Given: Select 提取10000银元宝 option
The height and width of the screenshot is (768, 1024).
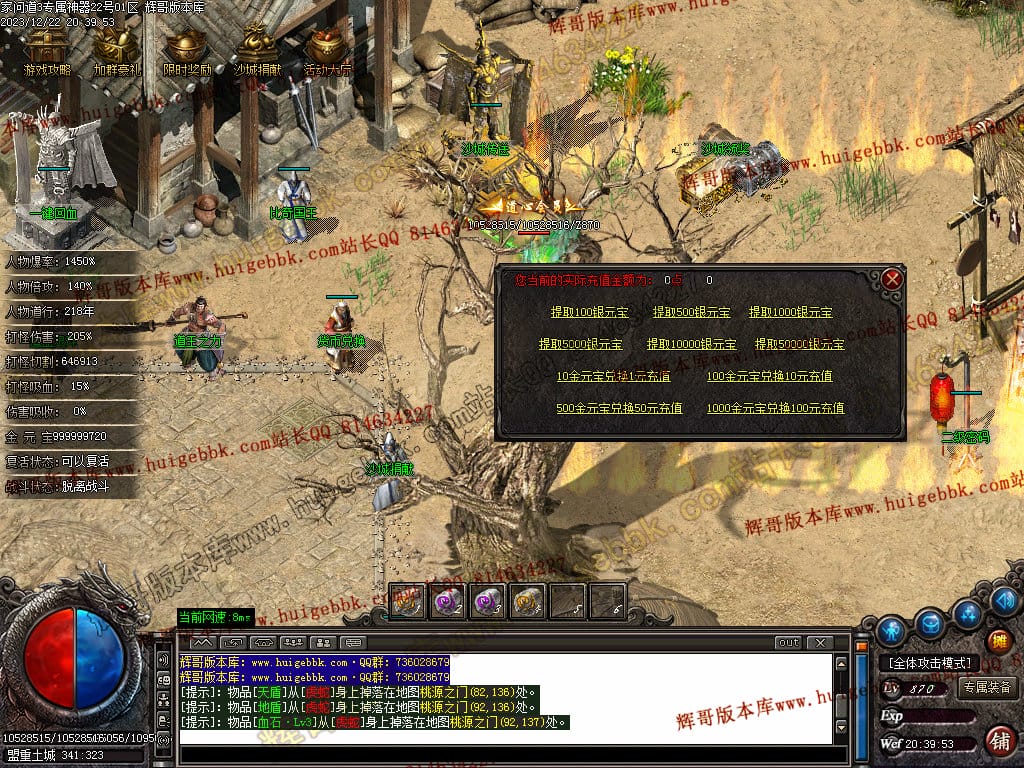Looking at the screenshot, I should [691, 344].
